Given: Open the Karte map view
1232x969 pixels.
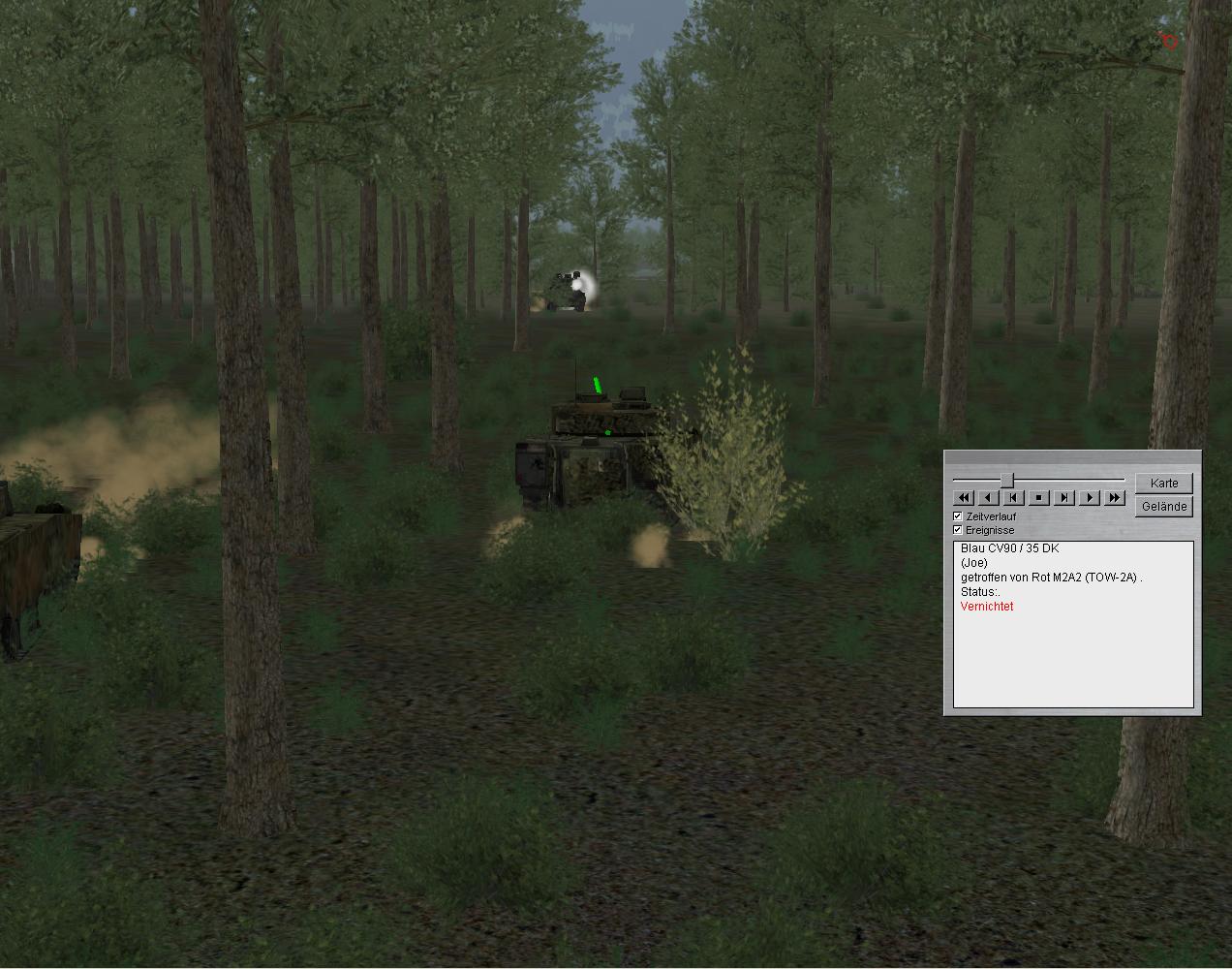Looking at the screenshot, I should tap(1163, 483).
